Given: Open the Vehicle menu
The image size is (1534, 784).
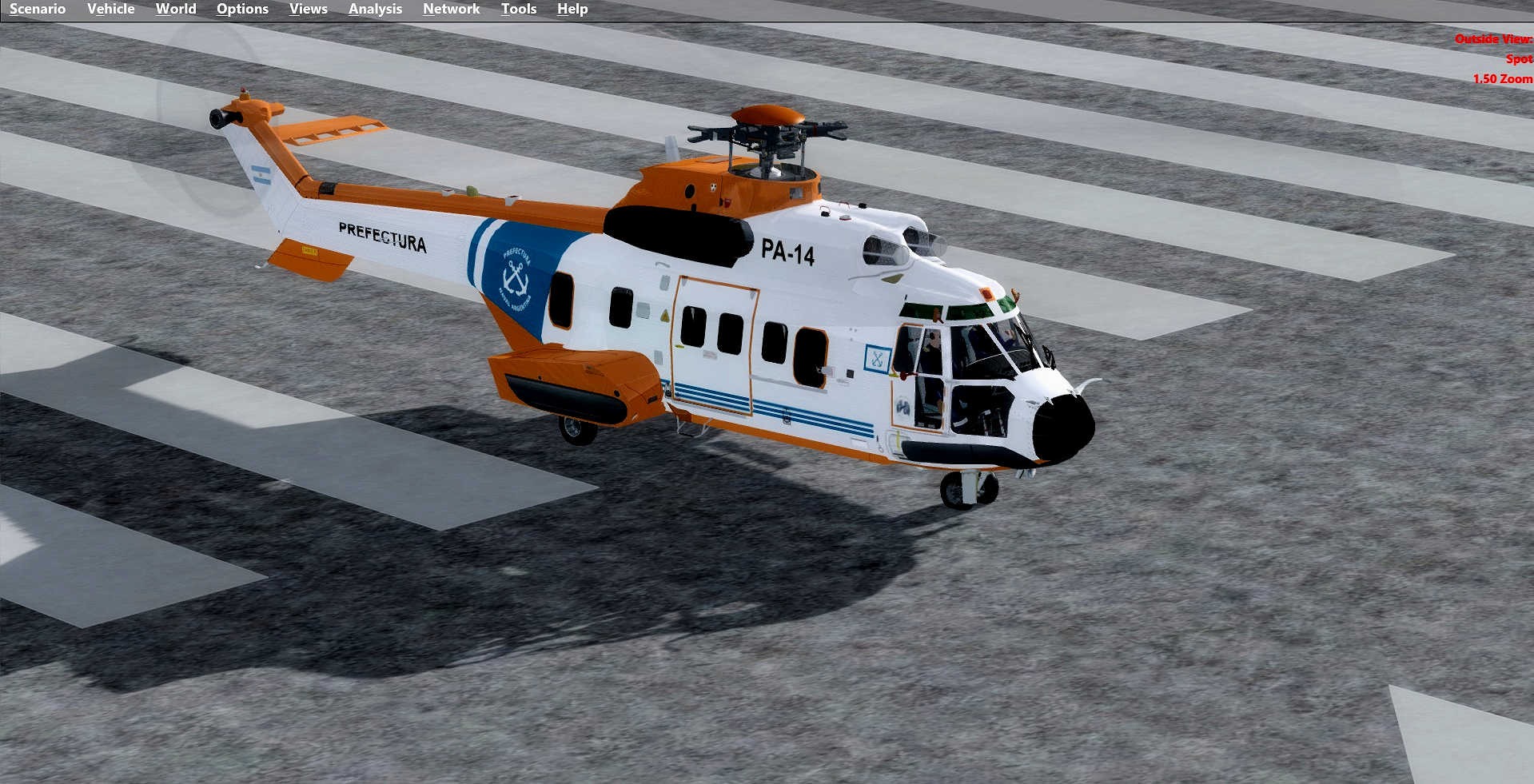Looking at the screenshot, I should coord(110,9).
